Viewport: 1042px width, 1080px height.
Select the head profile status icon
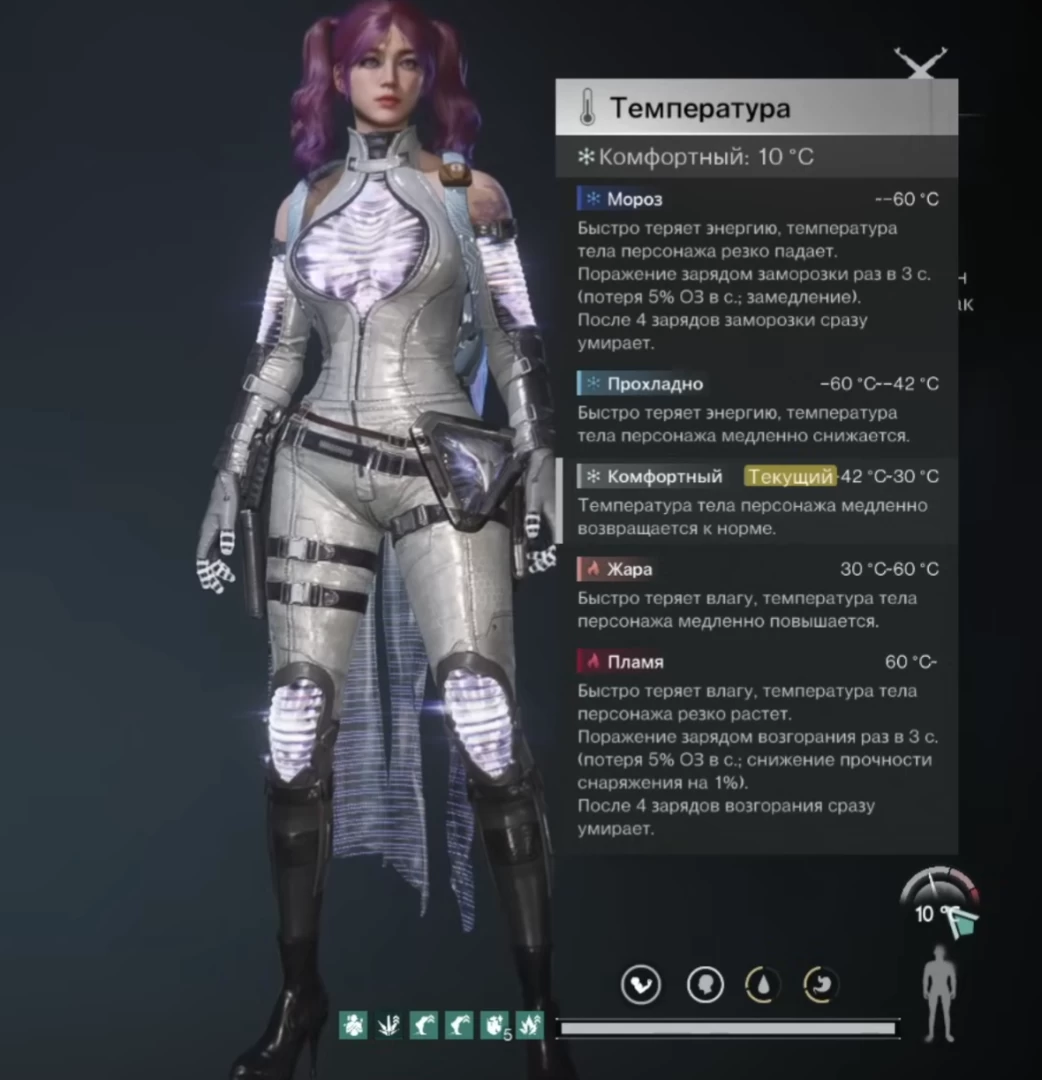pos(705,985)
